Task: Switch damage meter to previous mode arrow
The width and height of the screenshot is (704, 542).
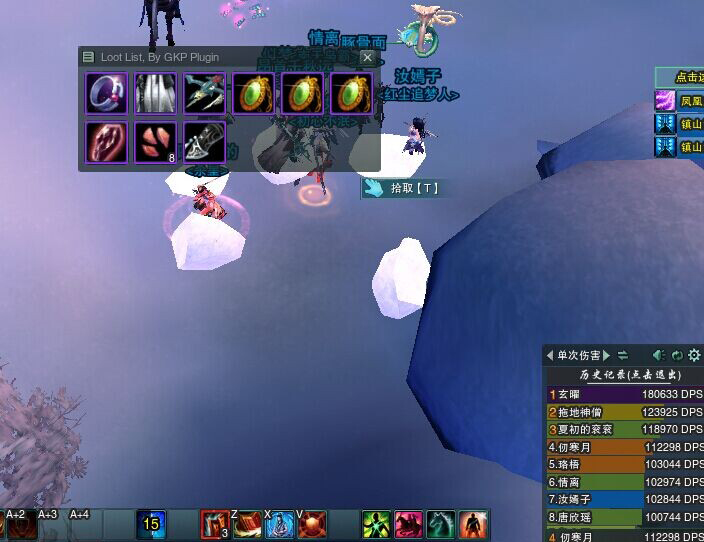Action: [550, 355]
